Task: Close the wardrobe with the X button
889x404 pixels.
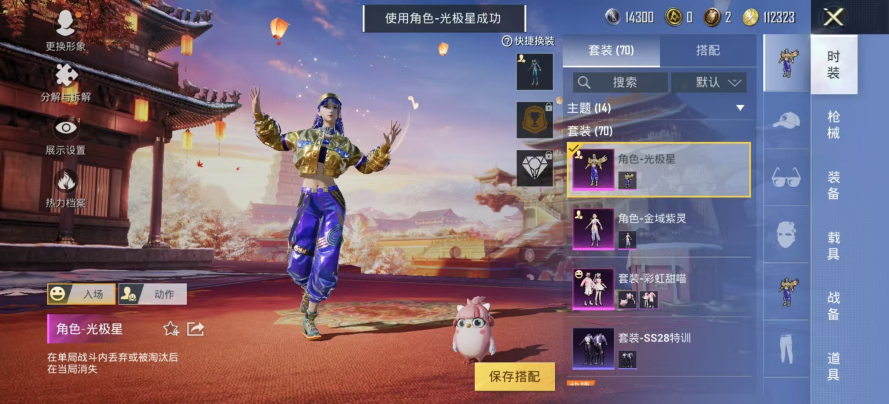Action: pyautogui.click(x=833, y=17)
